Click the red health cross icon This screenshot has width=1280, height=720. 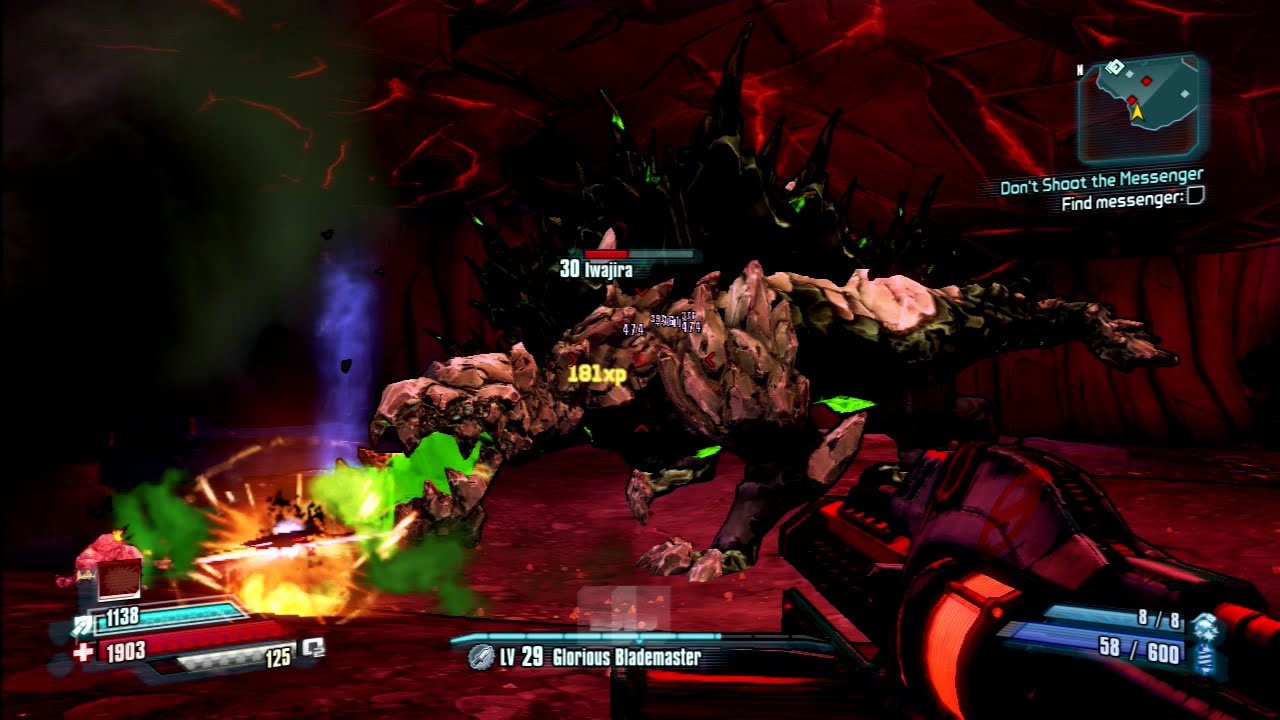[x=83, y=653]
